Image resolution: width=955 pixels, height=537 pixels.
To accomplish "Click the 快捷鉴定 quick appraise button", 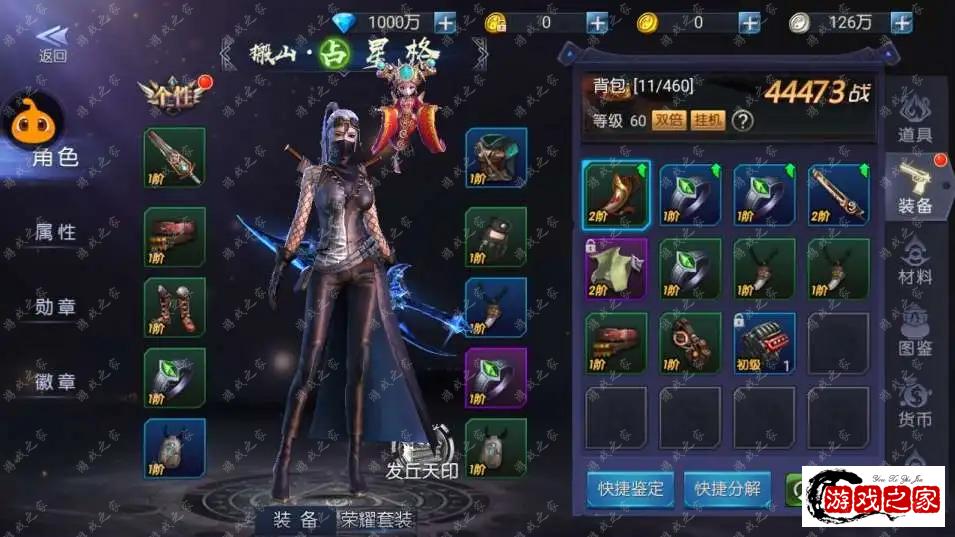I will [x=630, y=488].
